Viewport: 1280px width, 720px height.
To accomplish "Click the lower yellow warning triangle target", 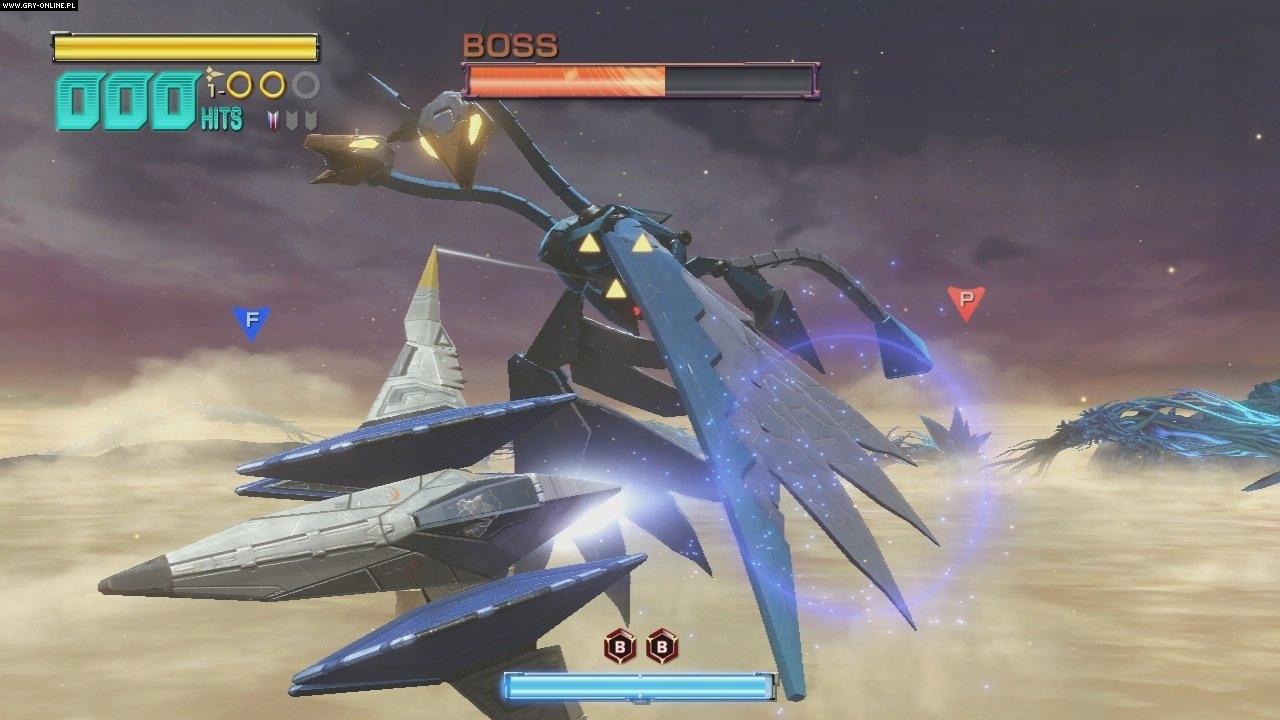I will pos(616,288).
